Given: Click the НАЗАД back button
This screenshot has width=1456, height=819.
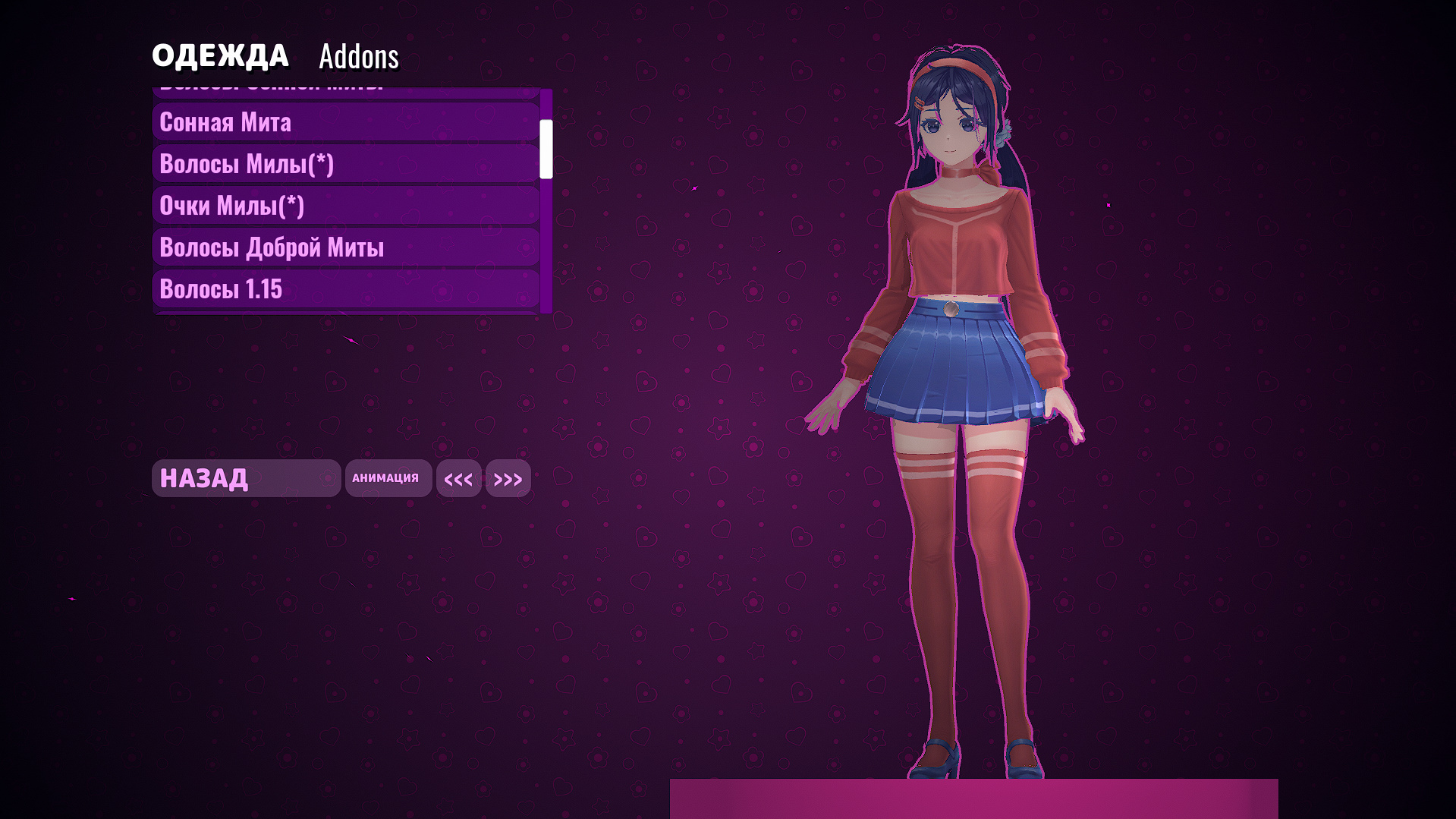Looking at the screenshot, I should (x=246, y=478).
